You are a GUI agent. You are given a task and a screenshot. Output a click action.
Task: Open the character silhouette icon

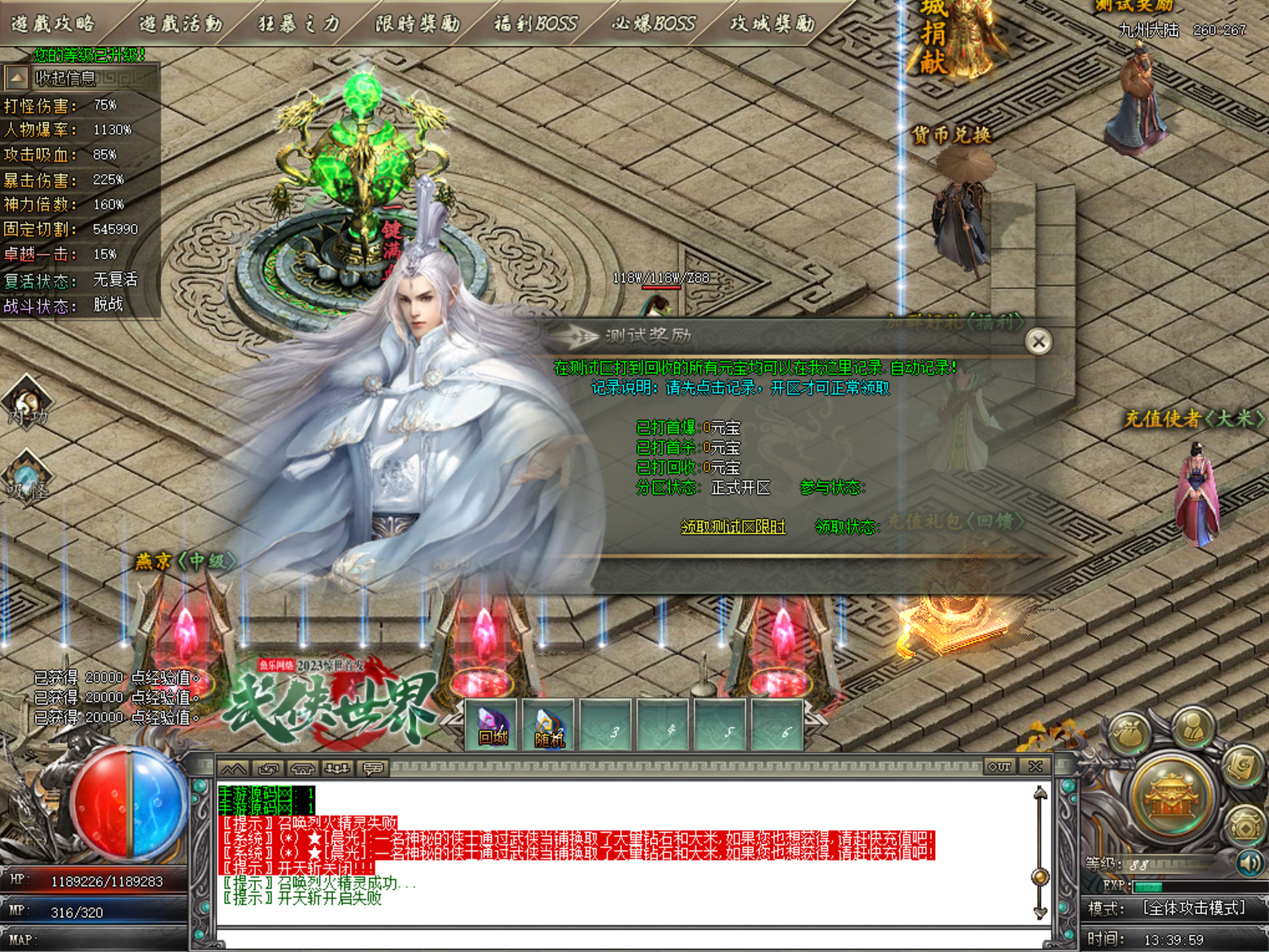point(1192,726)
